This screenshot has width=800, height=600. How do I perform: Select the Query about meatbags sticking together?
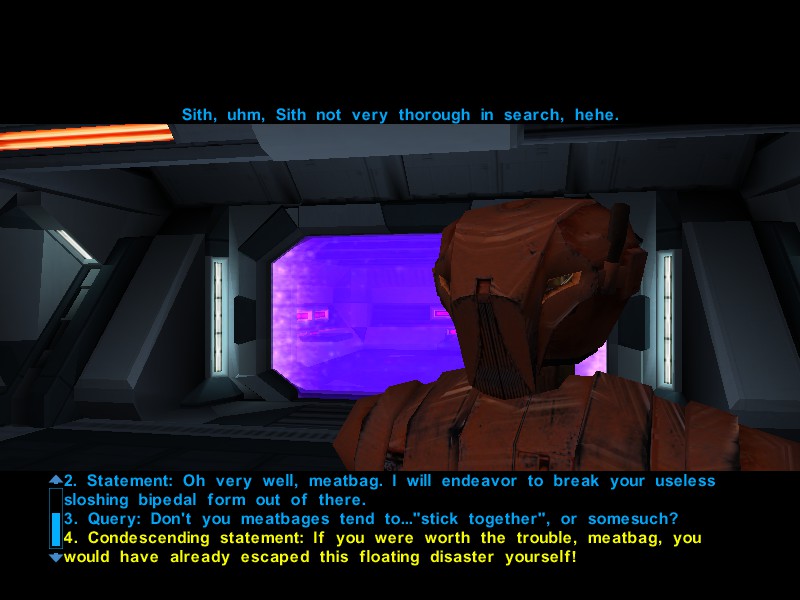(370, 518)
